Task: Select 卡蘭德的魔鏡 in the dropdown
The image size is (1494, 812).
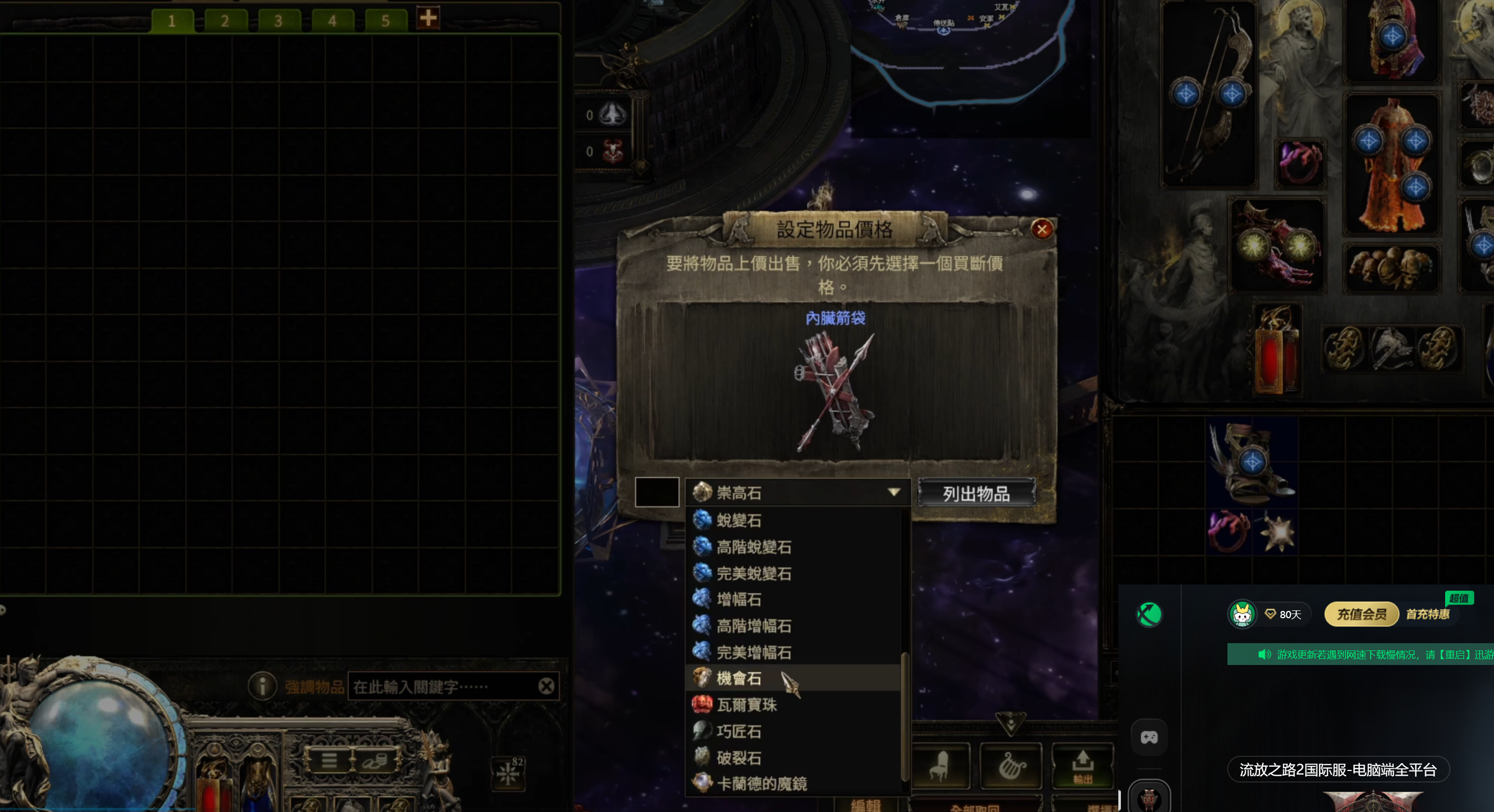Action: [x=761, y=783]
